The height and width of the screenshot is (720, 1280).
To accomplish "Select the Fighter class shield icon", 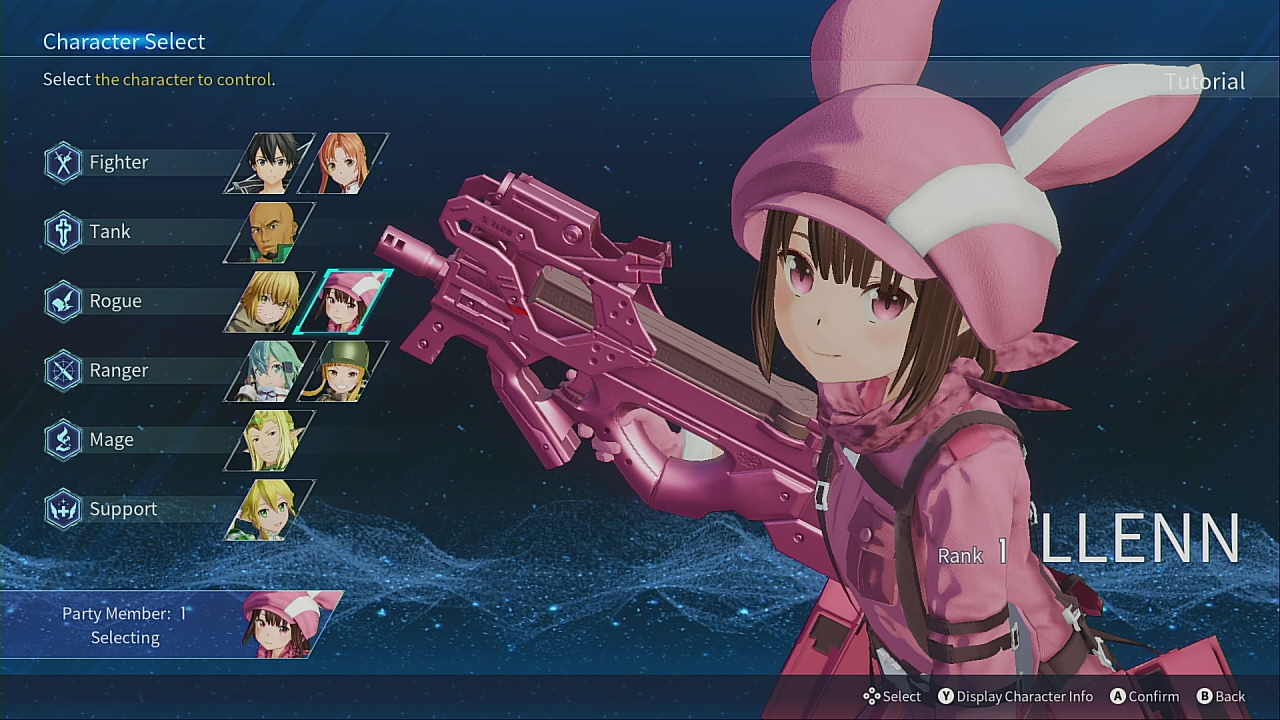I will (x=62, y=162).
